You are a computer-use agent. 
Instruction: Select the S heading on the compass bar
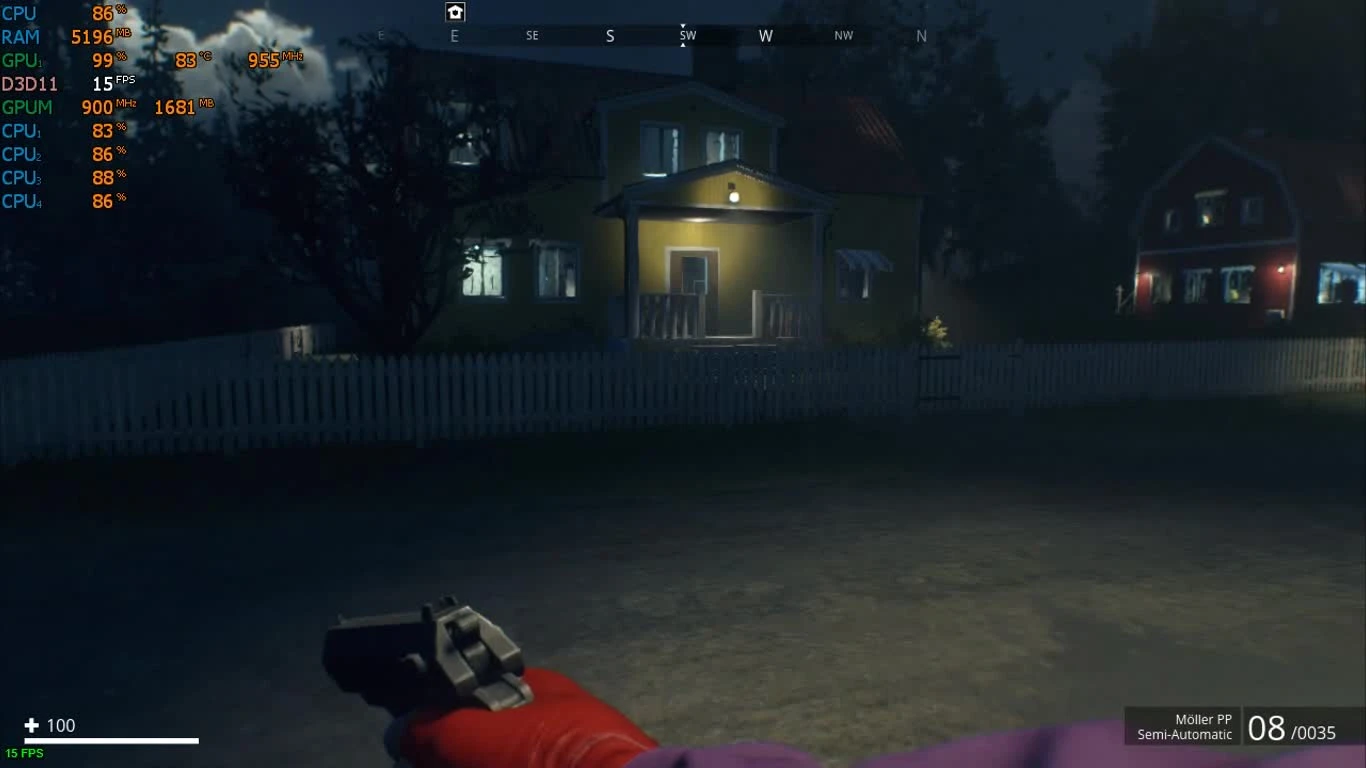click(610, 35)
